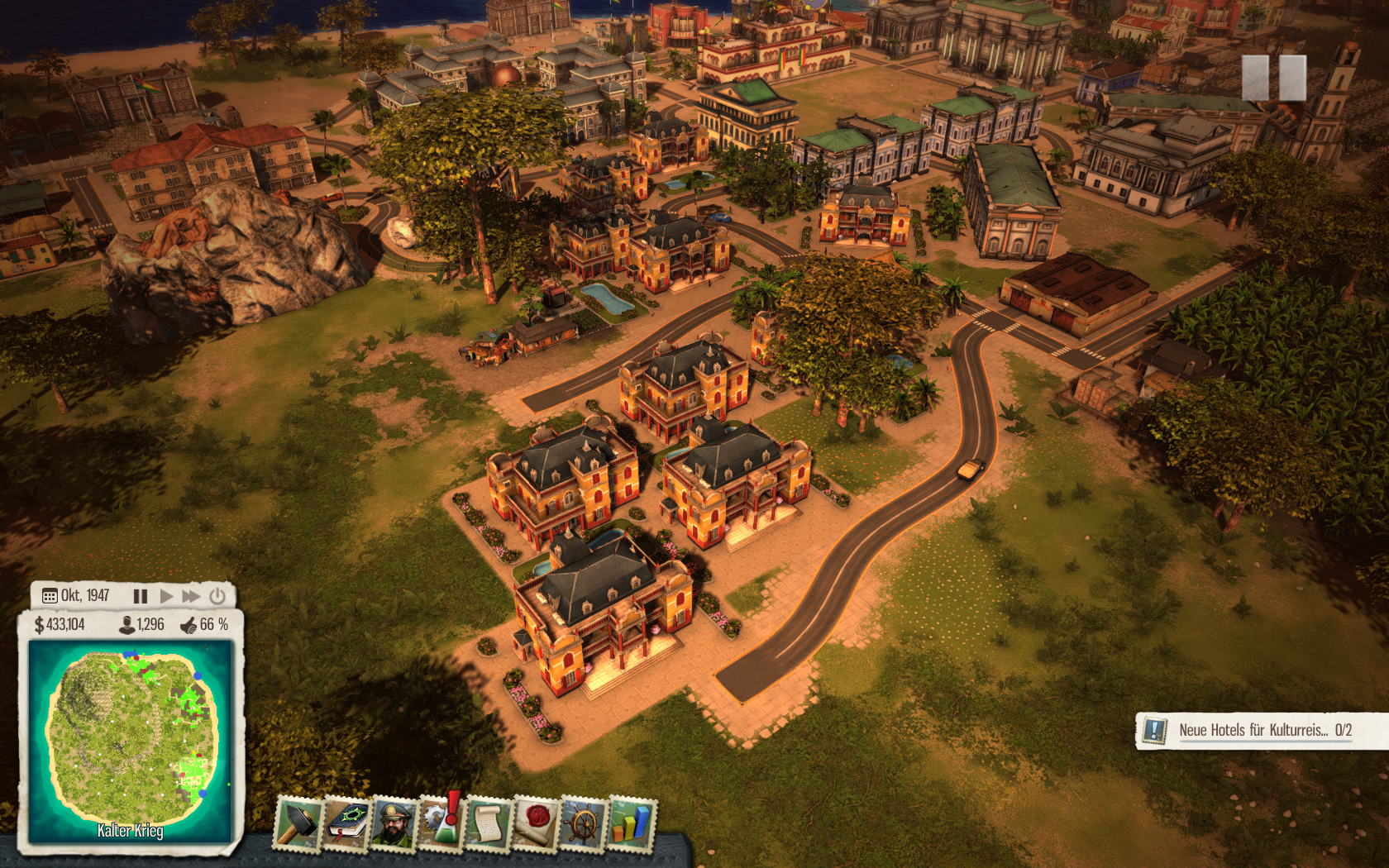Click the large pause indicator overlay
1389x868 pixels.
(1273, 79)
